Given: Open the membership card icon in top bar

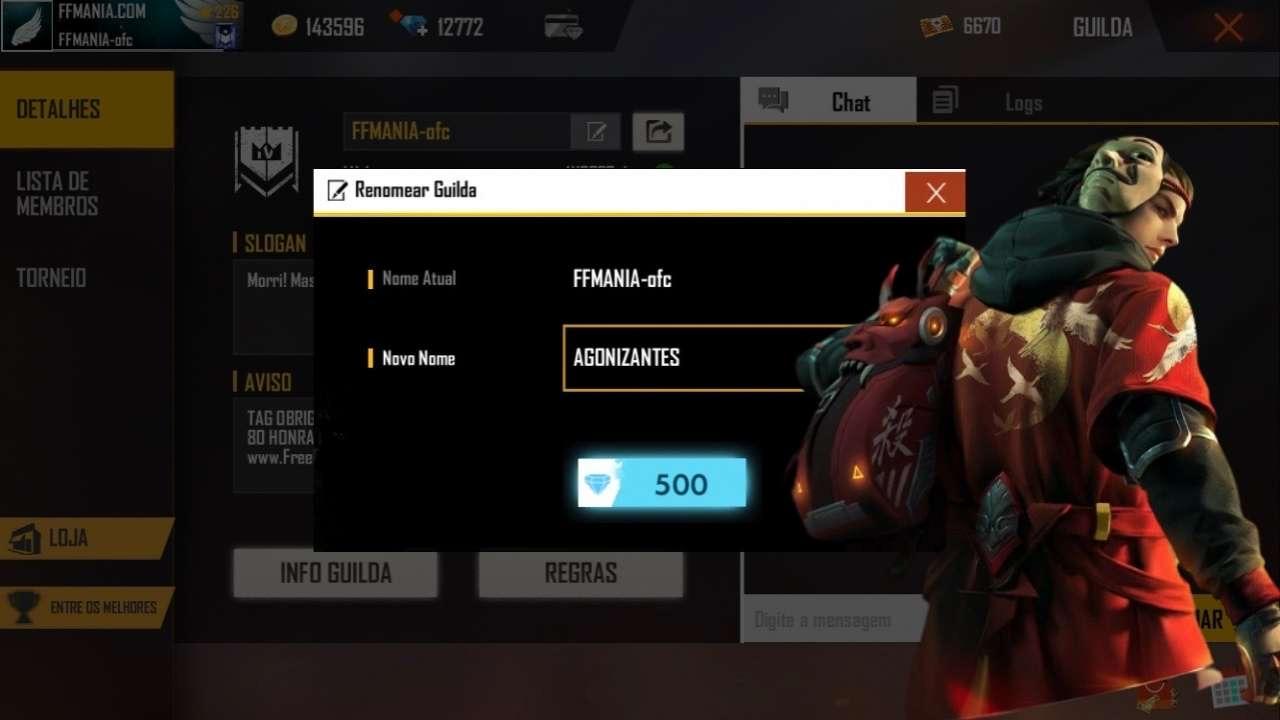Looking at the screenshot, I should [562, 22].
